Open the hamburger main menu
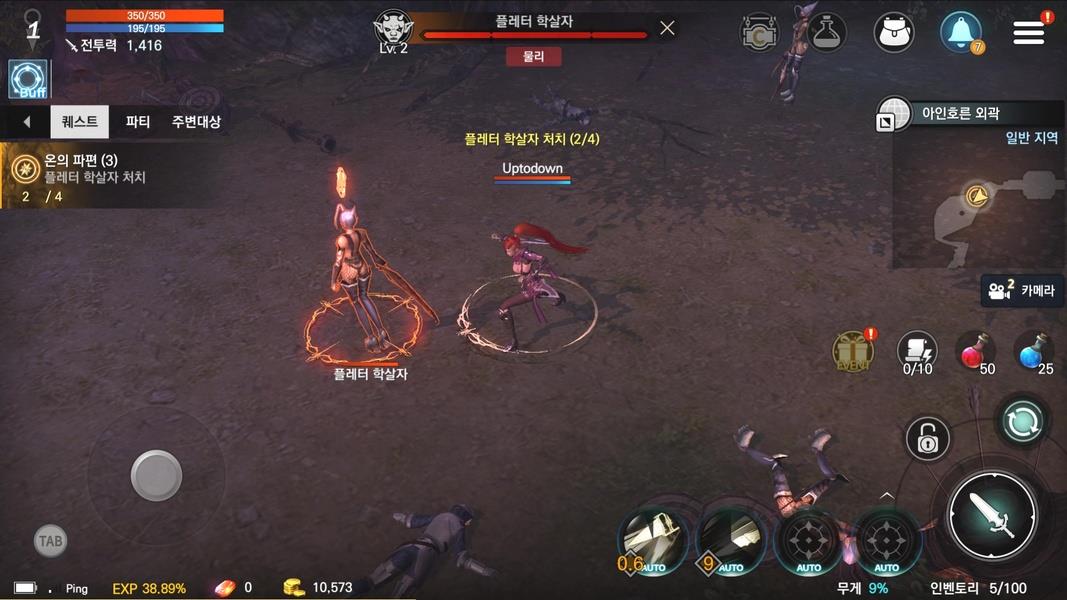1067x600 pixels. 1029,32
